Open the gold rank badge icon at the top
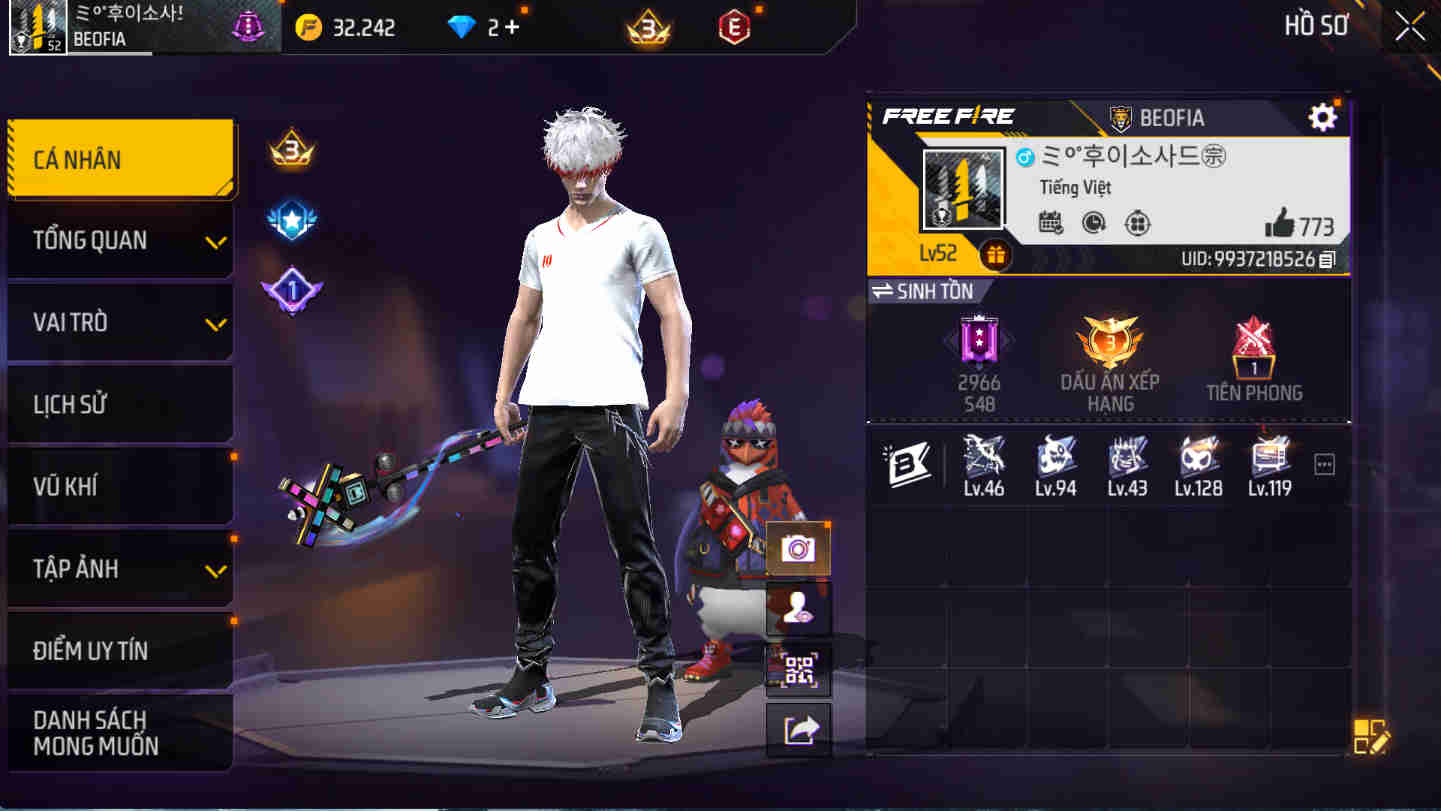Viewport: 1441px width, 811px height. coord(649,27)
